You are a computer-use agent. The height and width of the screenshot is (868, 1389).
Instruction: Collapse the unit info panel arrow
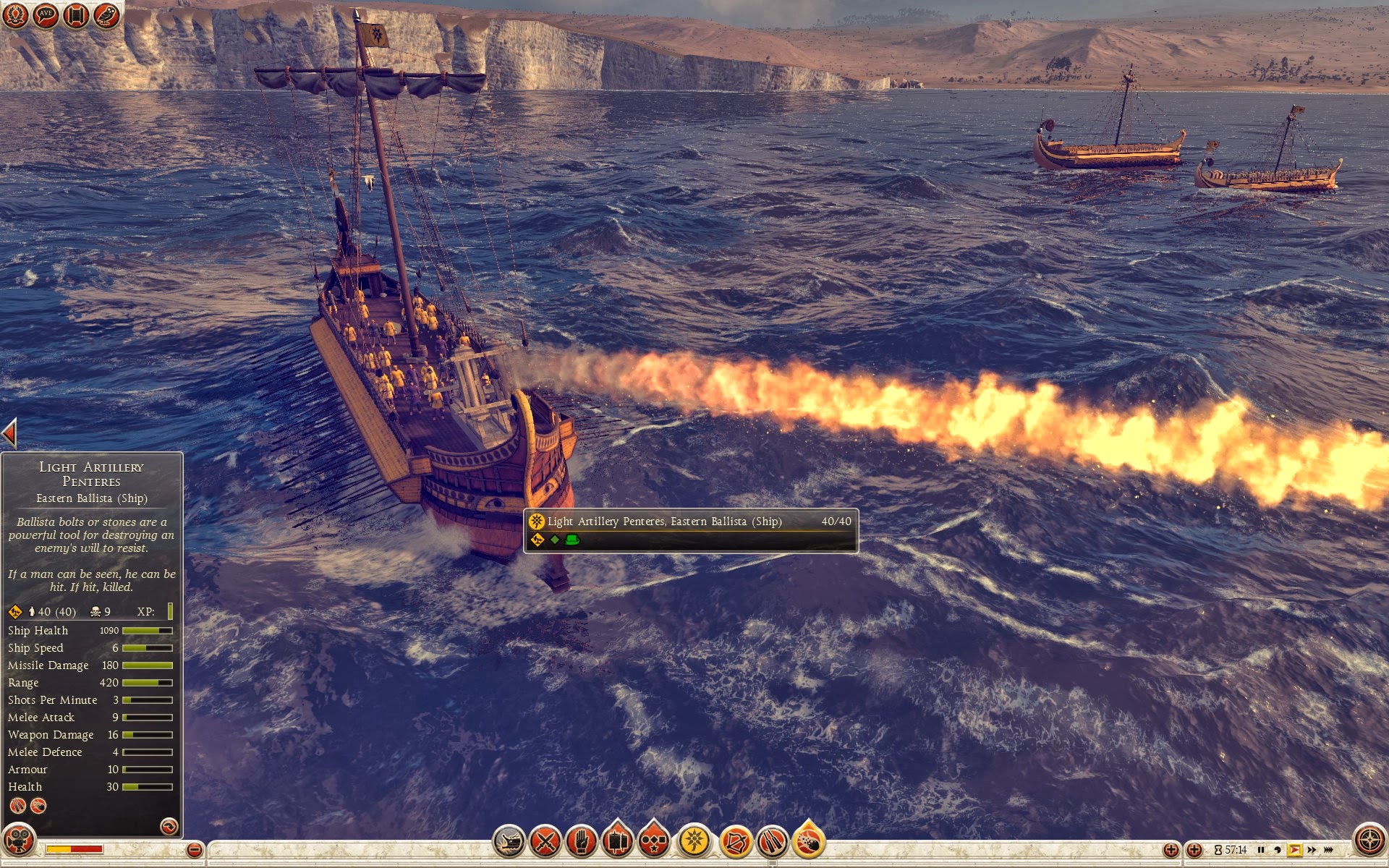tap(9, 433)
